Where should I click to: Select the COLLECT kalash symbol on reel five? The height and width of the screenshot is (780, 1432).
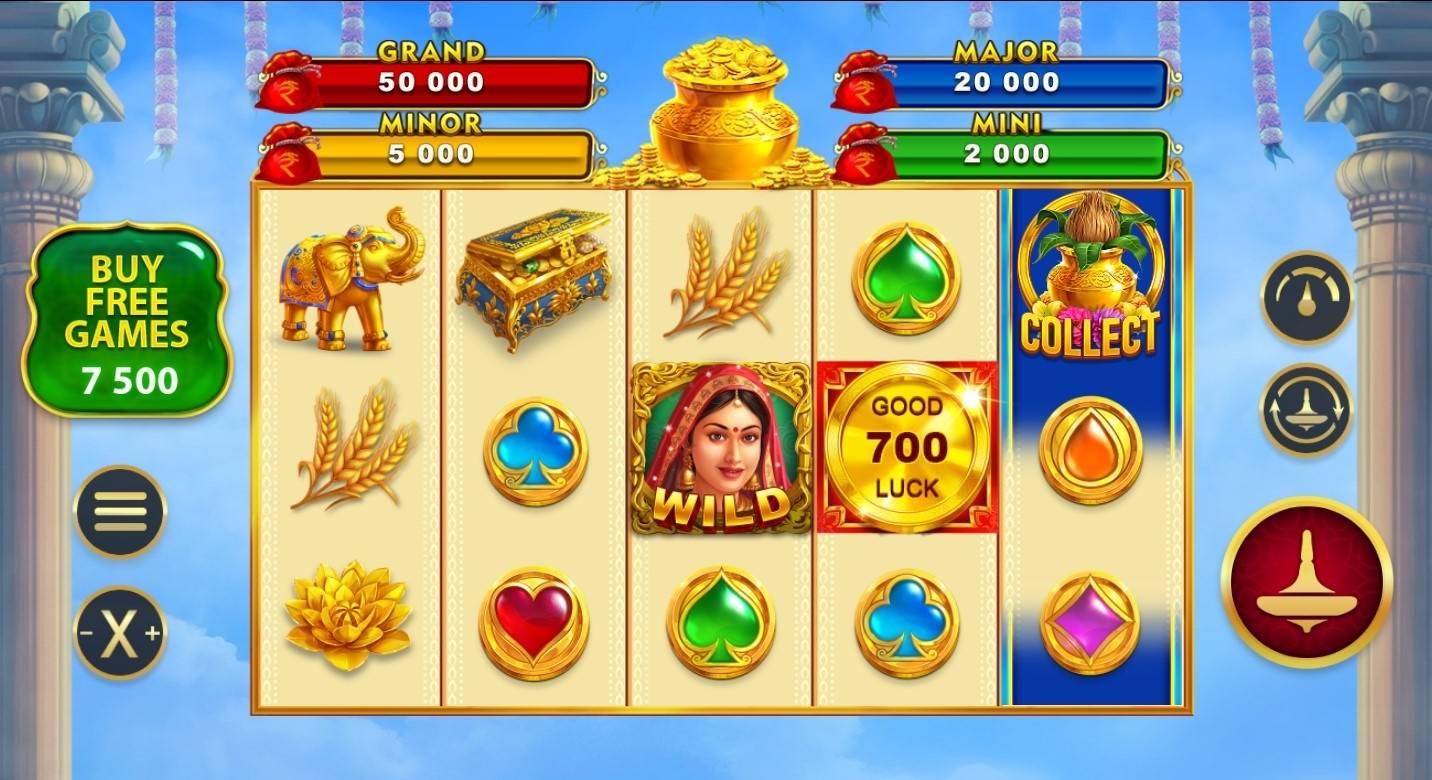[x=1090, y=280]
